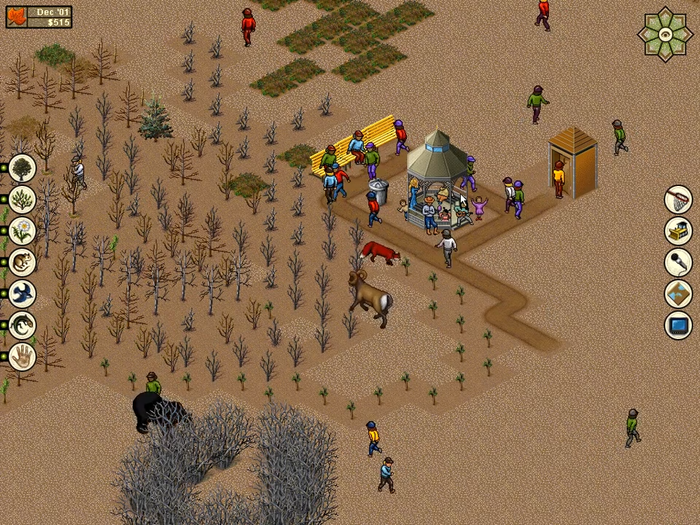Choose the shrub plant icon
700x525 pixels.
(21, 198)
